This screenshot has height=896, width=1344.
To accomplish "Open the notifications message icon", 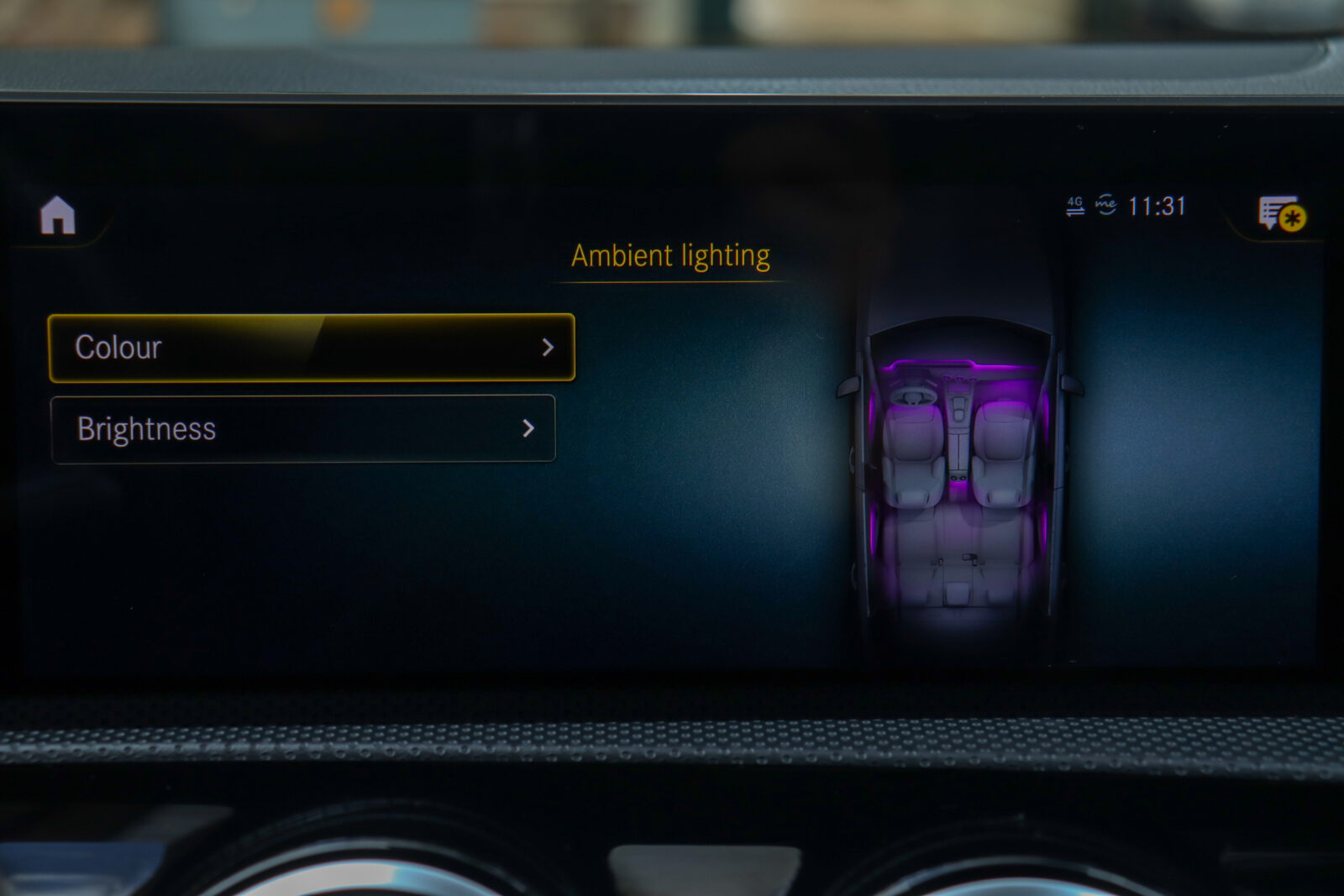I will [1280, 214].
